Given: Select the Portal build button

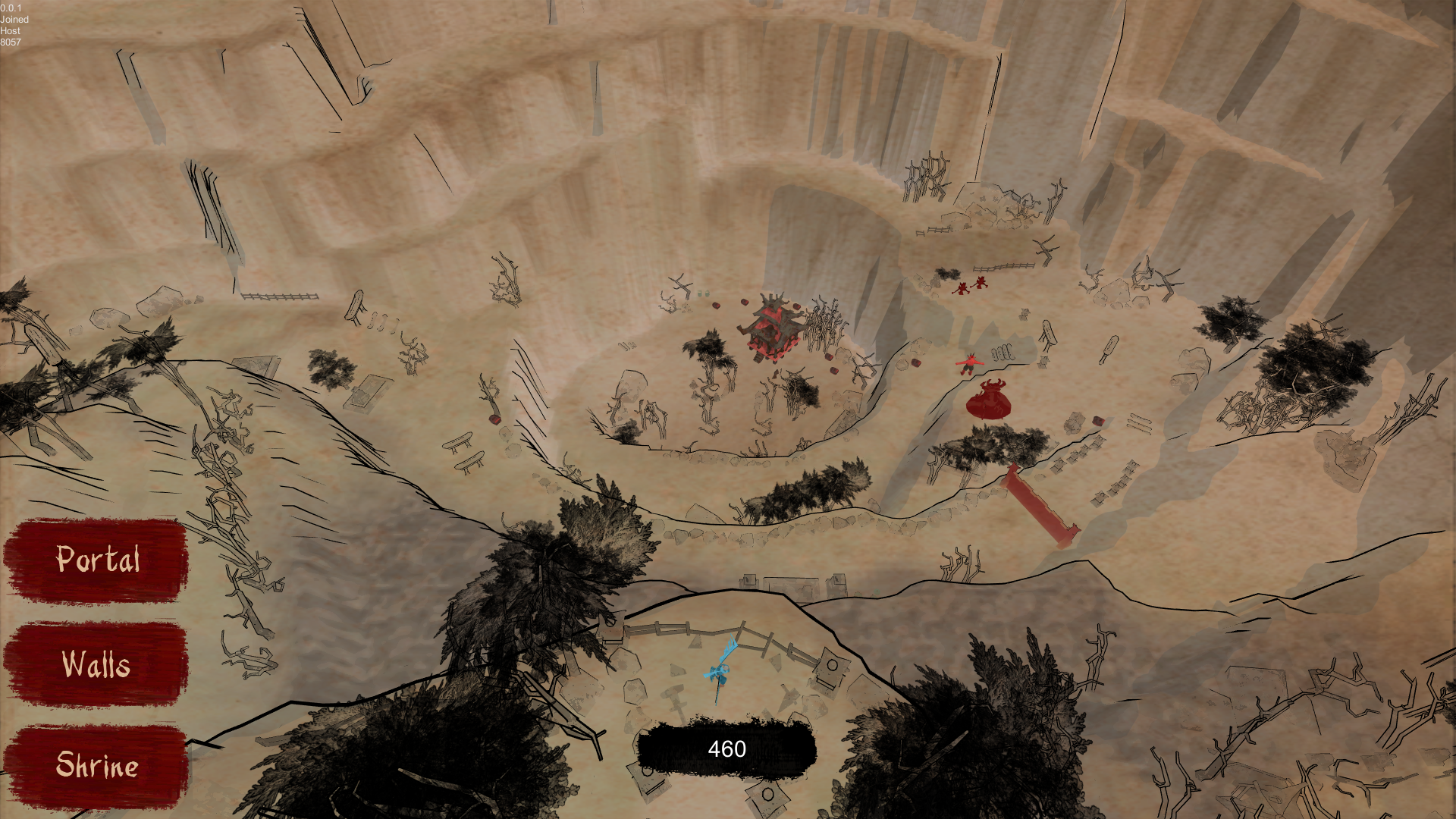Looking at the screenshot, I should (97, 560).
